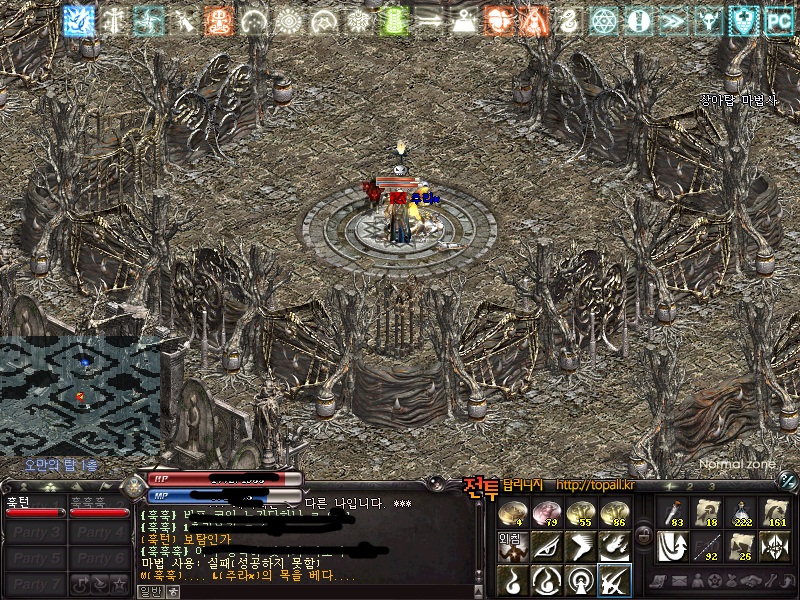Activate the eye skill in the hotbar
The width and height of the screenshot is (800, 600).
(x=546, y=546)
